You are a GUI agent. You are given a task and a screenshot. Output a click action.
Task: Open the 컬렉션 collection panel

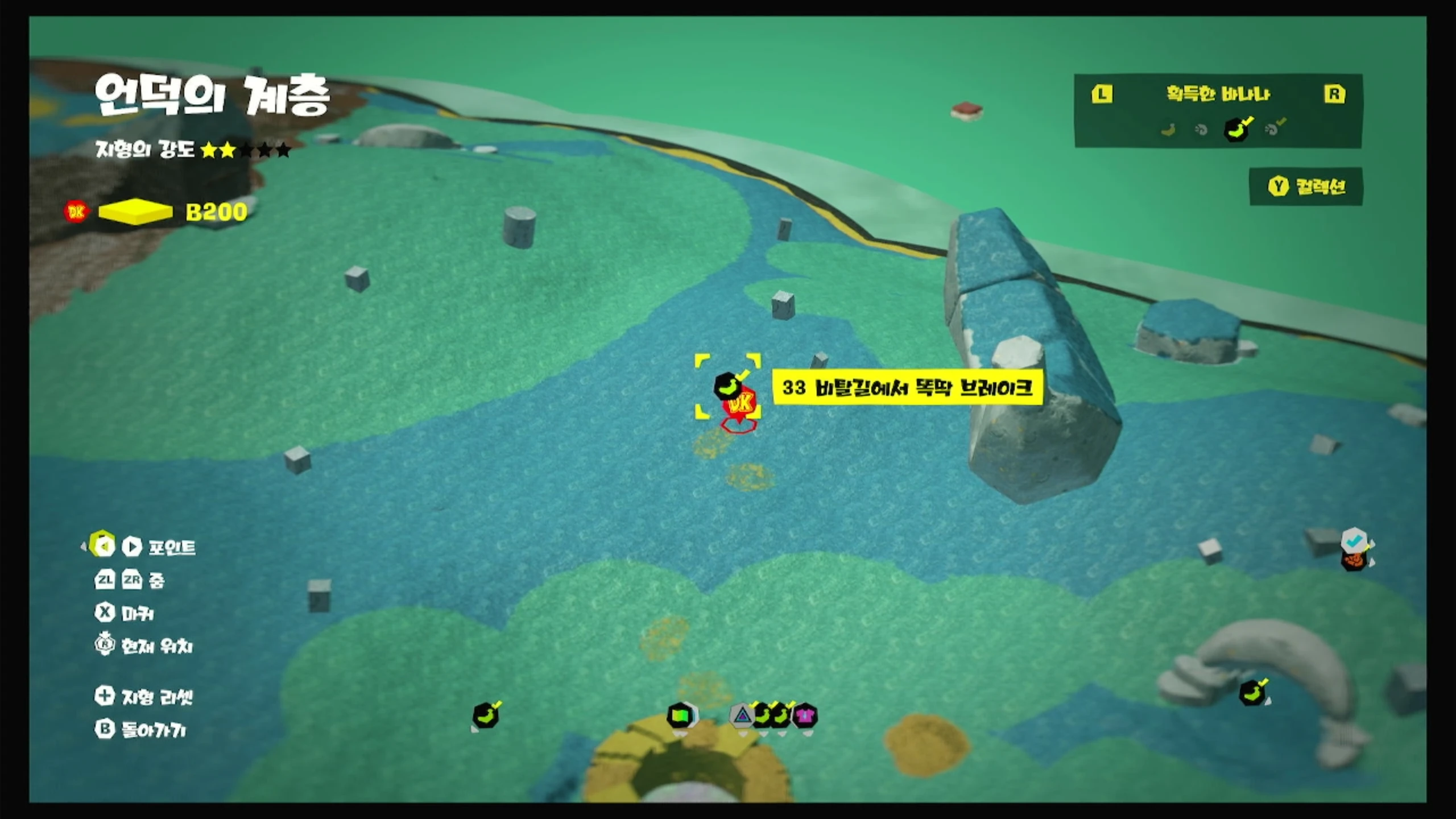pos(1306,187)
